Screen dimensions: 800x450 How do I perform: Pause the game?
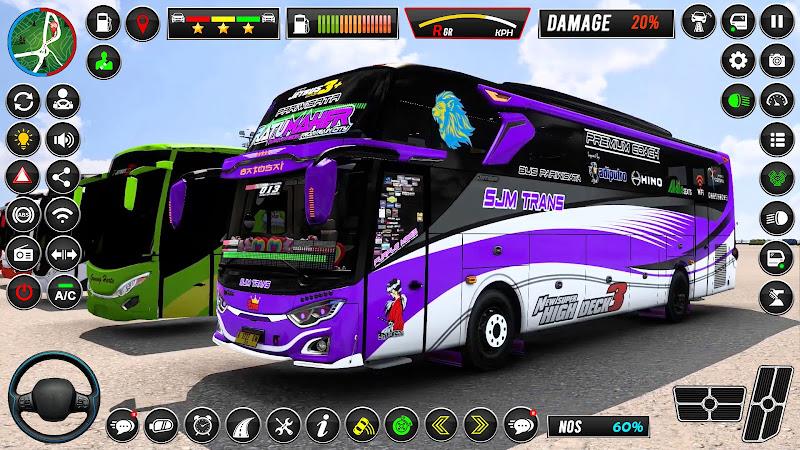tap(777, 22)
